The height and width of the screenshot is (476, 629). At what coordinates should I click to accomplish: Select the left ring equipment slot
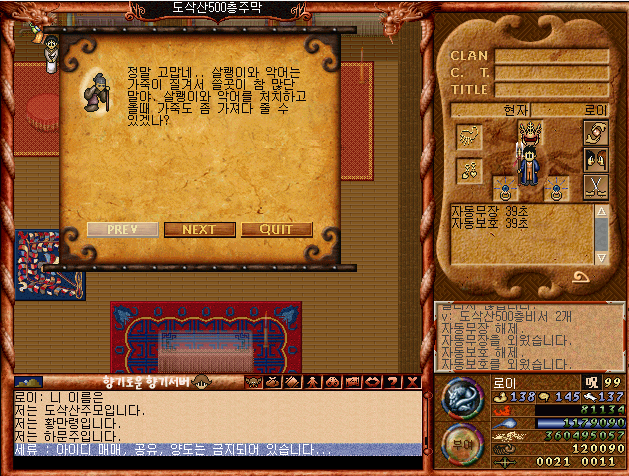pos(506,190)
